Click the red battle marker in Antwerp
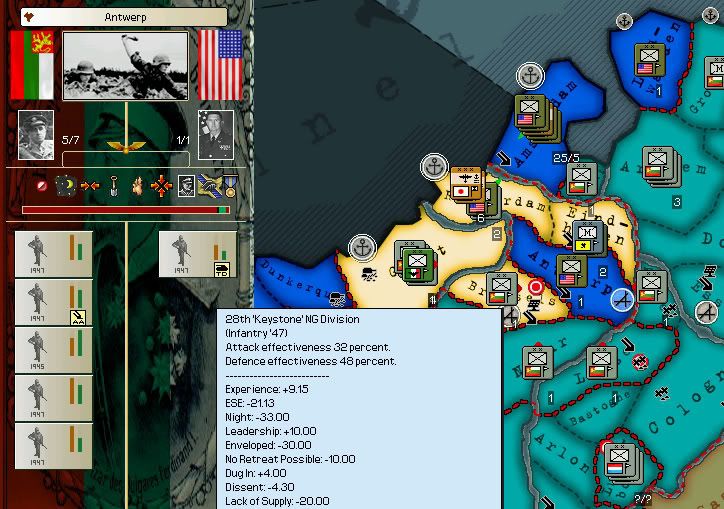724x509 pixels. 536,288
